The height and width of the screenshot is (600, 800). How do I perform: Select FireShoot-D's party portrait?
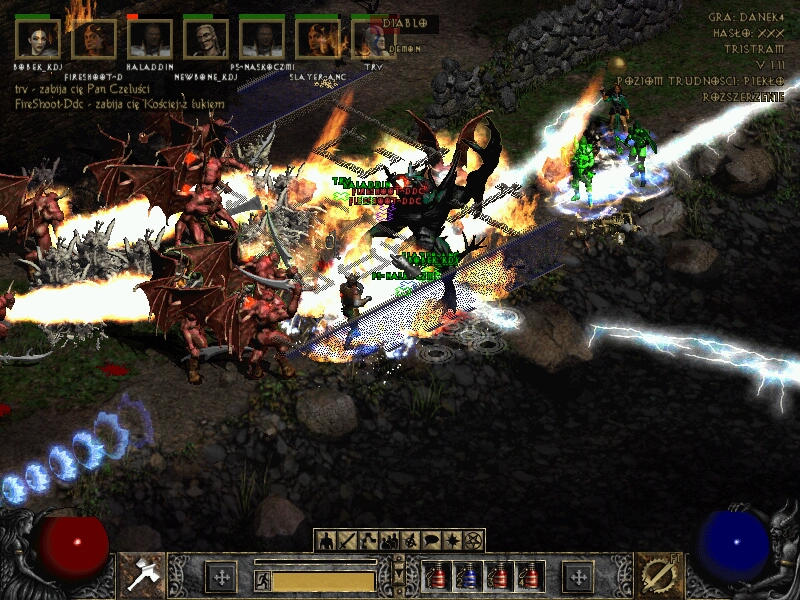(94, 39)
